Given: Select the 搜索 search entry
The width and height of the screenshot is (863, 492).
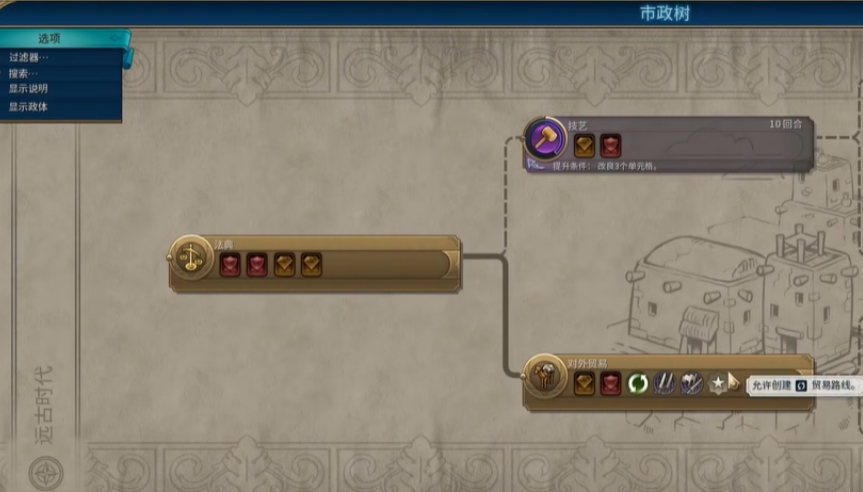Looking at the screenshot, I should 24,73.
